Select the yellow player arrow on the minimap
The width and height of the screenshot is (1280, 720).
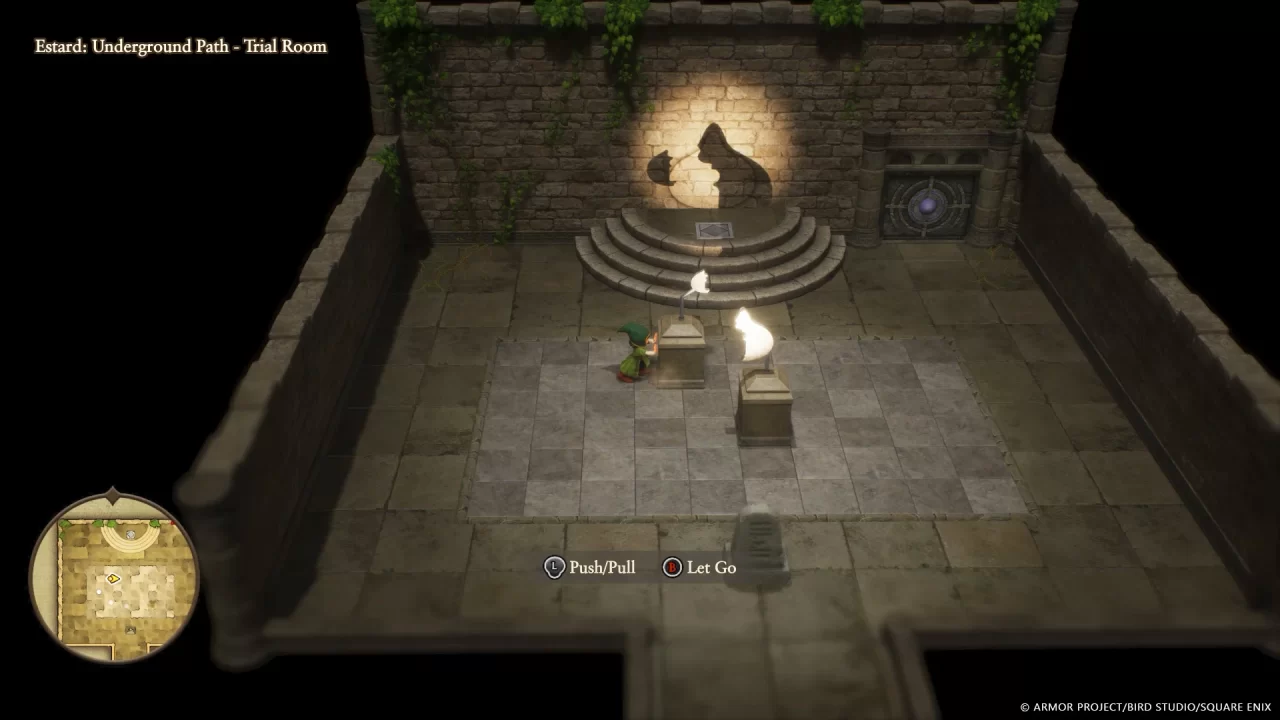[x=114, y=578]
